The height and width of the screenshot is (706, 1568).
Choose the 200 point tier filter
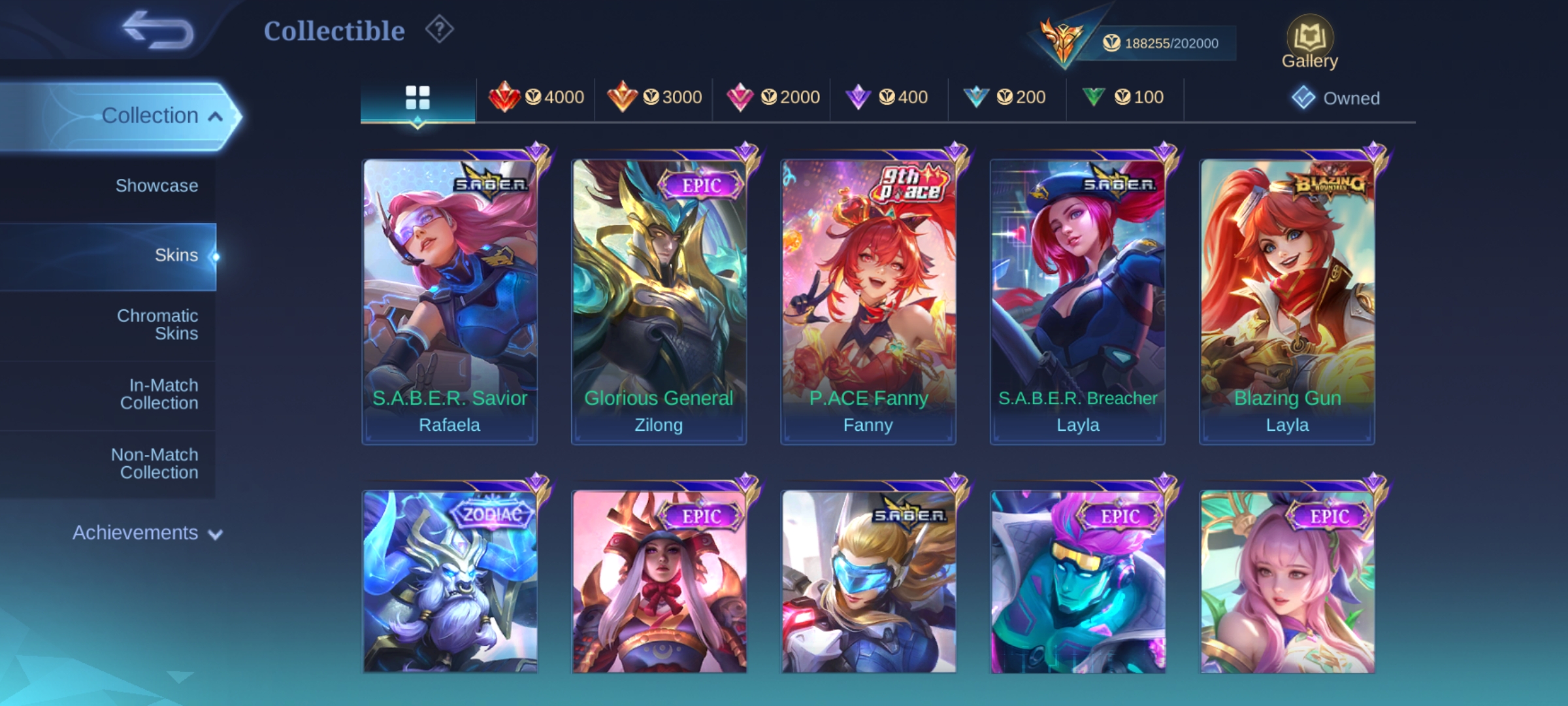[x=1005, y=97]
